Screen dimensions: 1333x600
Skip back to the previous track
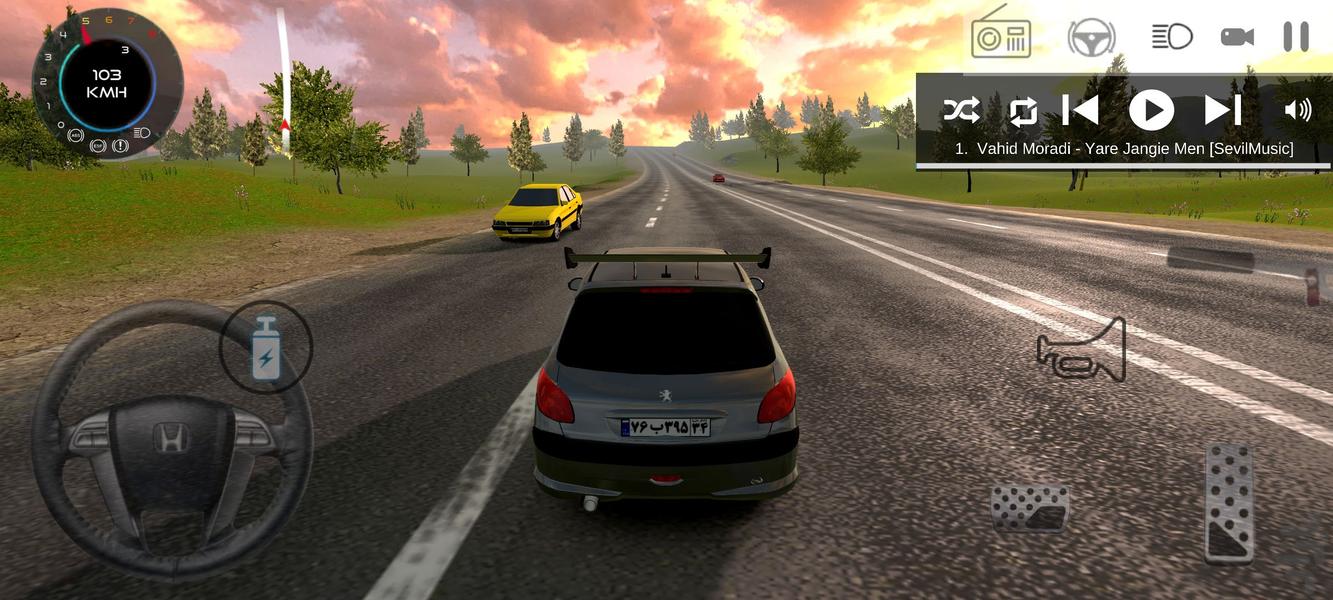click(x=1080, y=110)
